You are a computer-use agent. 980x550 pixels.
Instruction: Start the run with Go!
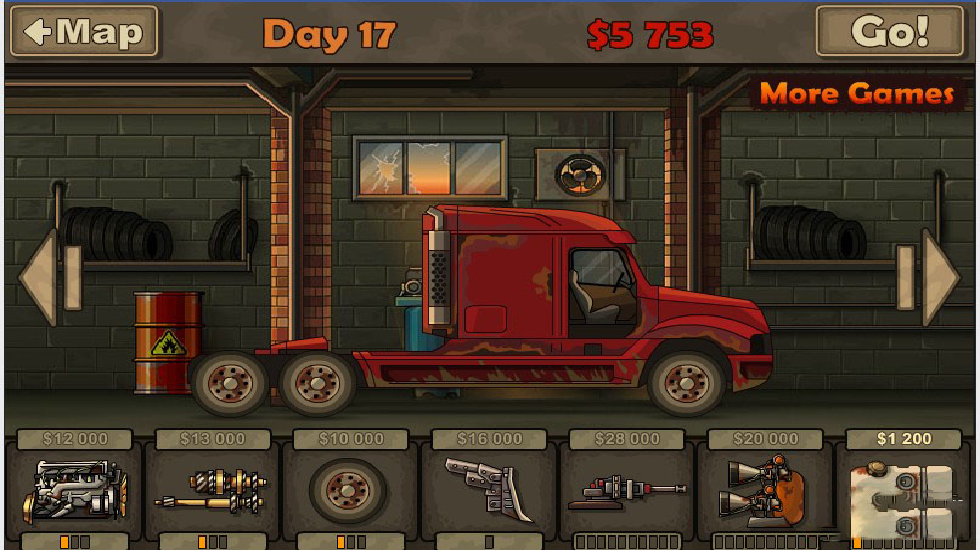(x=889, y=32)
